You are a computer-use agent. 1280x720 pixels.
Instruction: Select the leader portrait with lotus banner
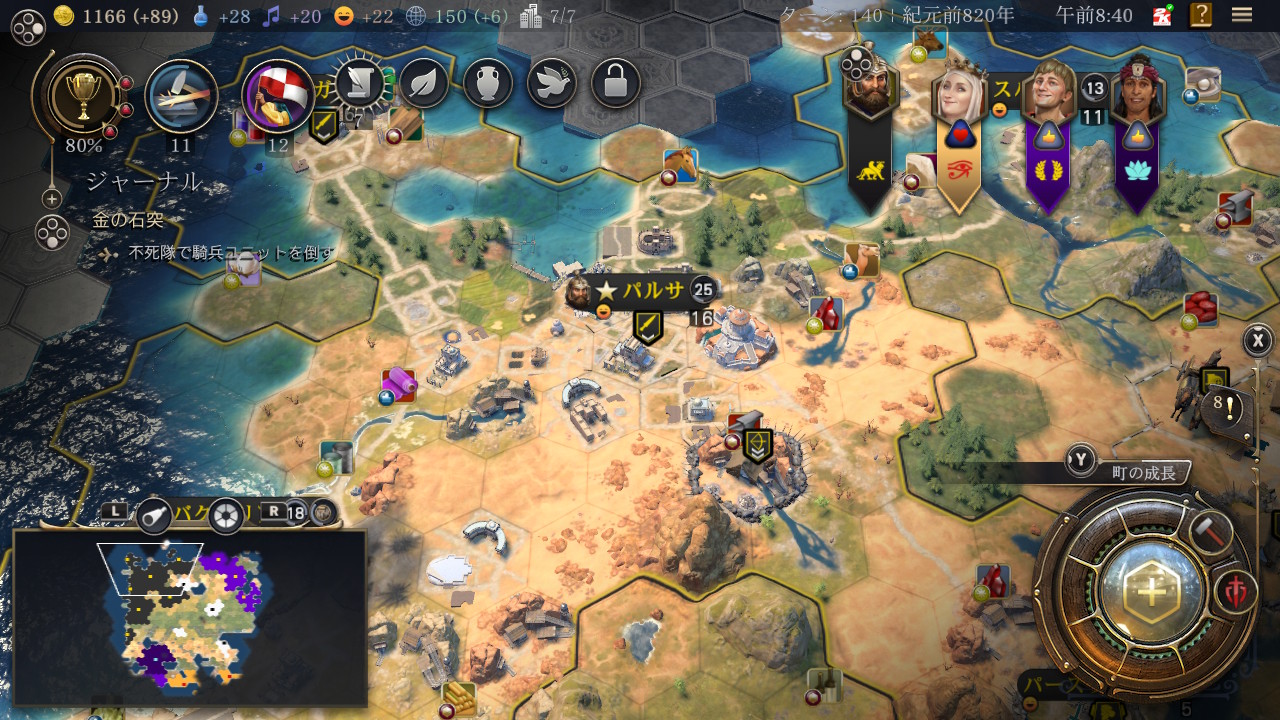point(1137,92)
